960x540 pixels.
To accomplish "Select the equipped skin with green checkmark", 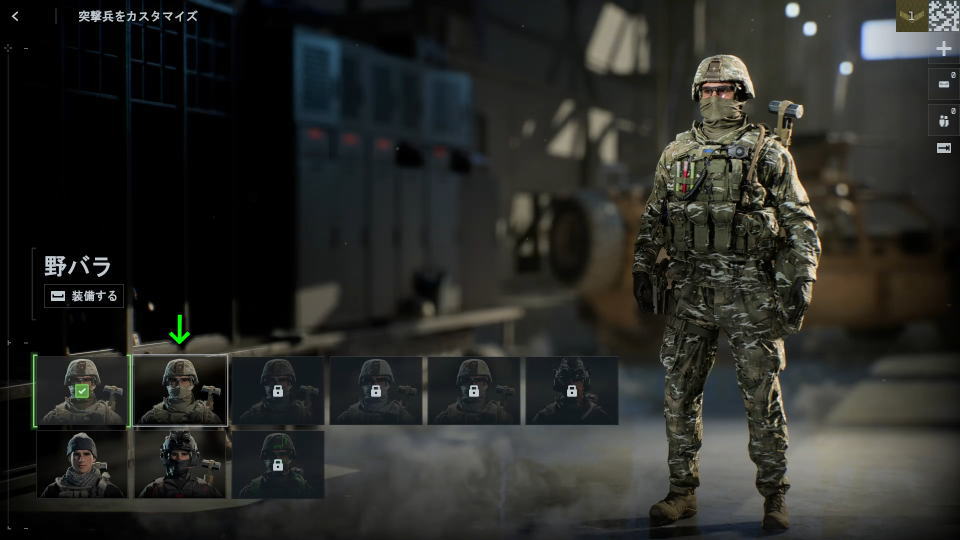I will (81, 390).
